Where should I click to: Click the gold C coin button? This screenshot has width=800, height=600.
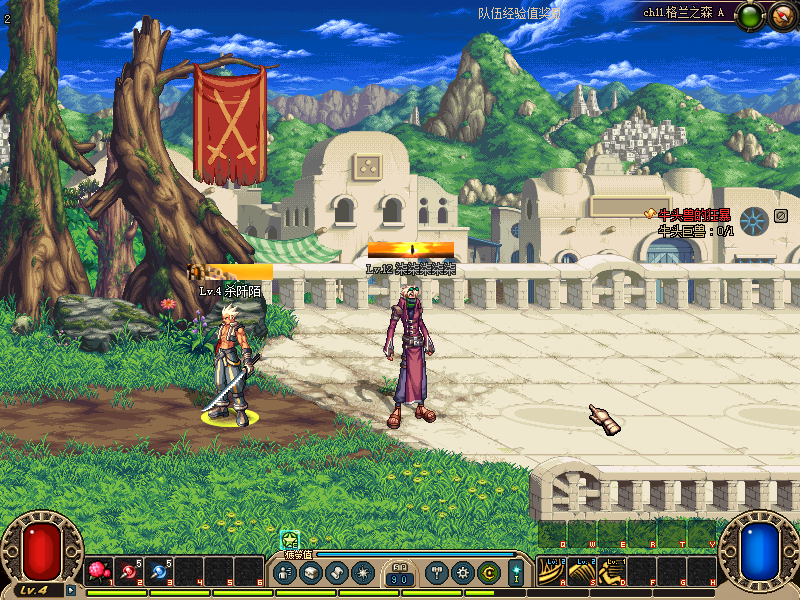tap(488, 573)
